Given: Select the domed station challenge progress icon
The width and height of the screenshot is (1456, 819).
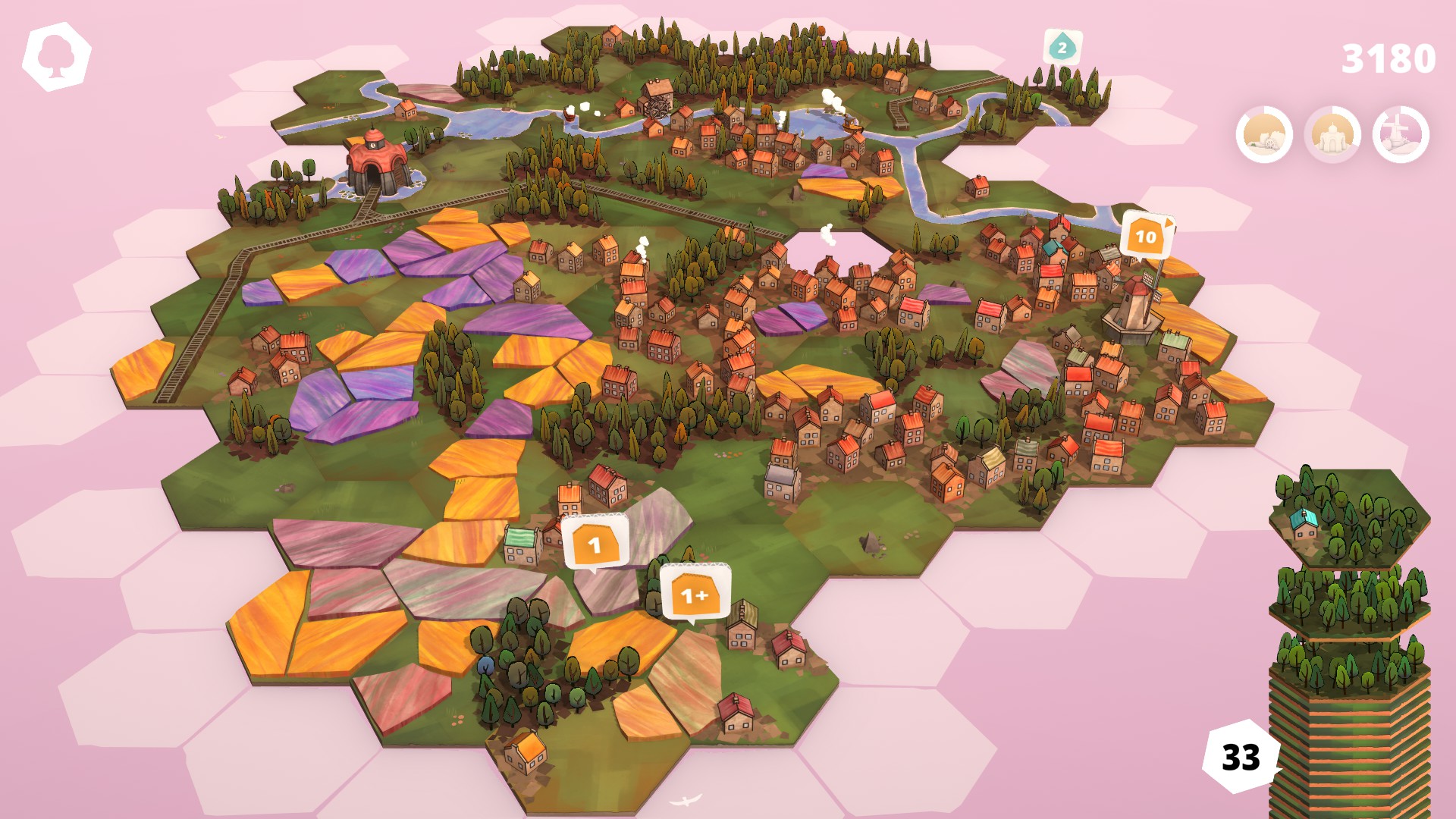Looking at the screenshot, I should [x=1332, y=136].
